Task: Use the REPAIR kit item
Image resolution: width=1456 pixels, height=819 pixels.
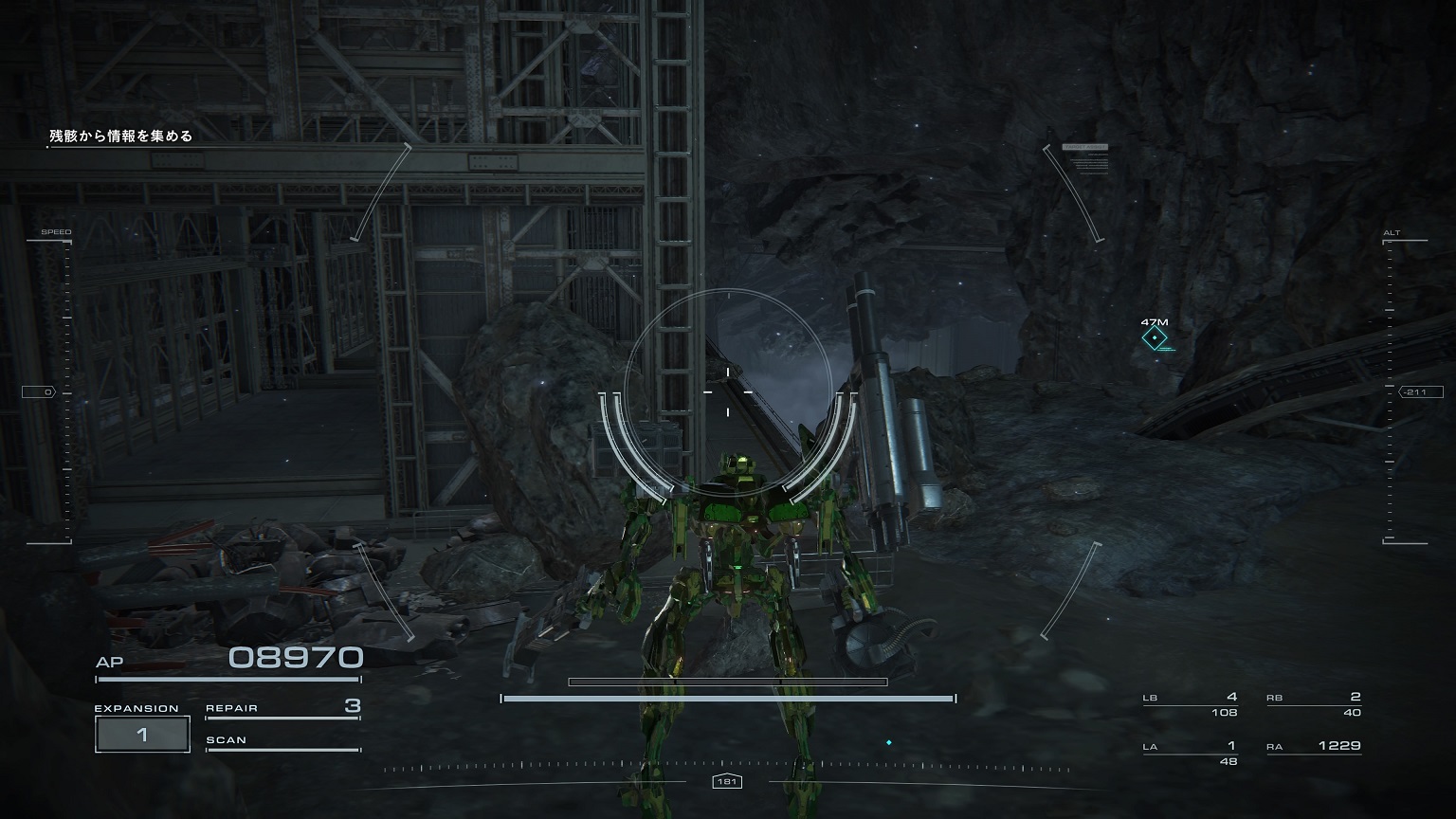Action: pos(282,708)
